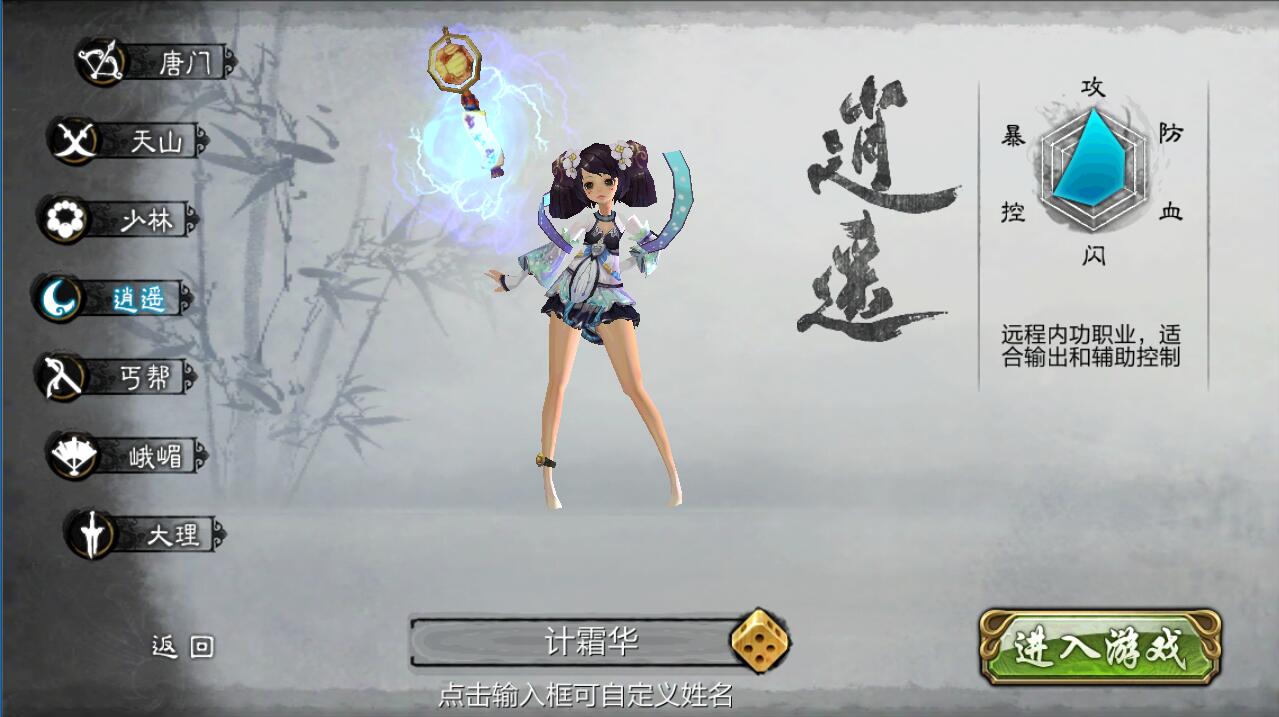The width and height of the screenshot is (1279, 717).
Task: Switch to the 大理 class
Action: pos(146,534)
